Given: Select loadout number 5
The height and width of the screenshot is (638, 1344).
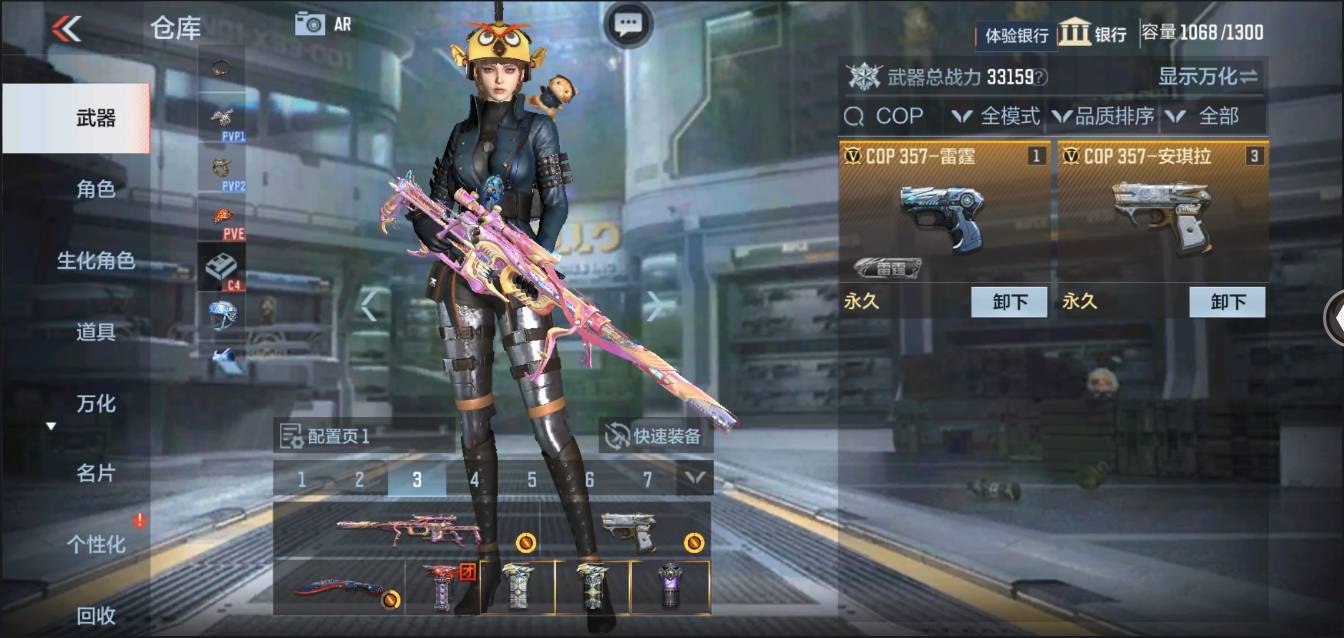Looking at the screenshot, I should click(x=532, y=480).
